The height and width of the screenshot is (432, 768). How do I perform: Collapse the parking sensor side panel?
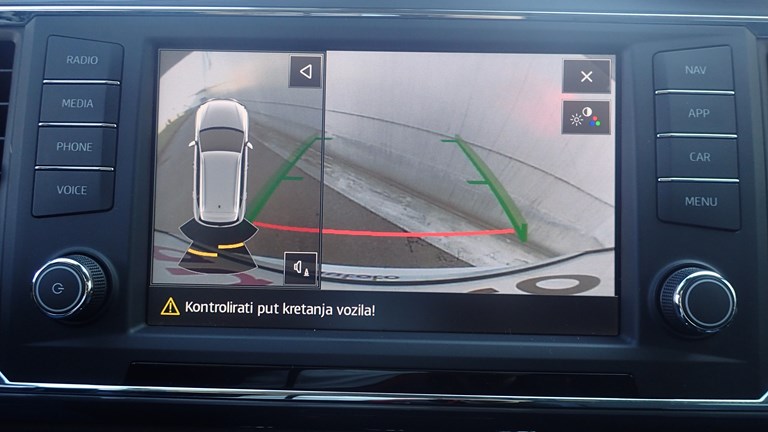coord(305,72)
